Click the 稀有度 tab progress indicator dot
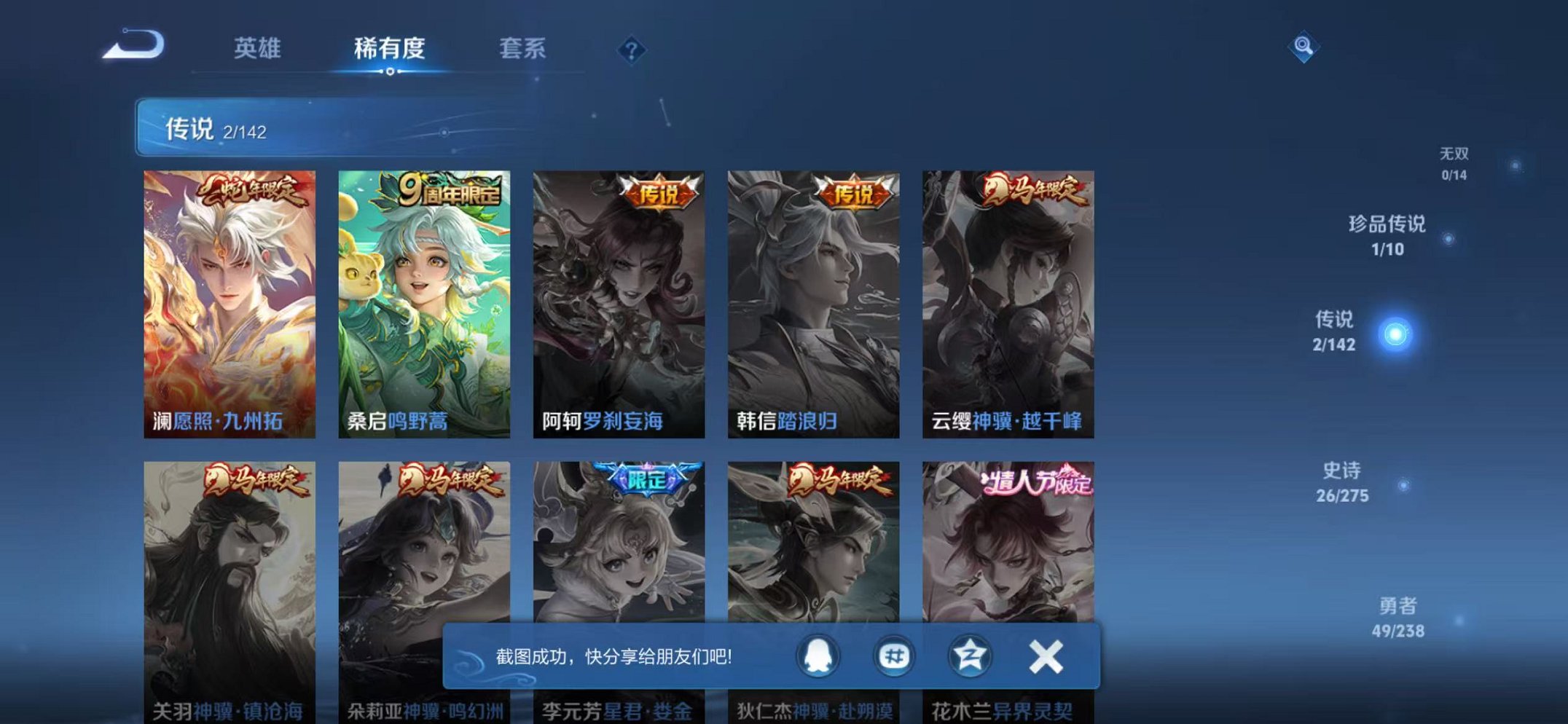1568x724 pixels. click(x=391, y=73)
